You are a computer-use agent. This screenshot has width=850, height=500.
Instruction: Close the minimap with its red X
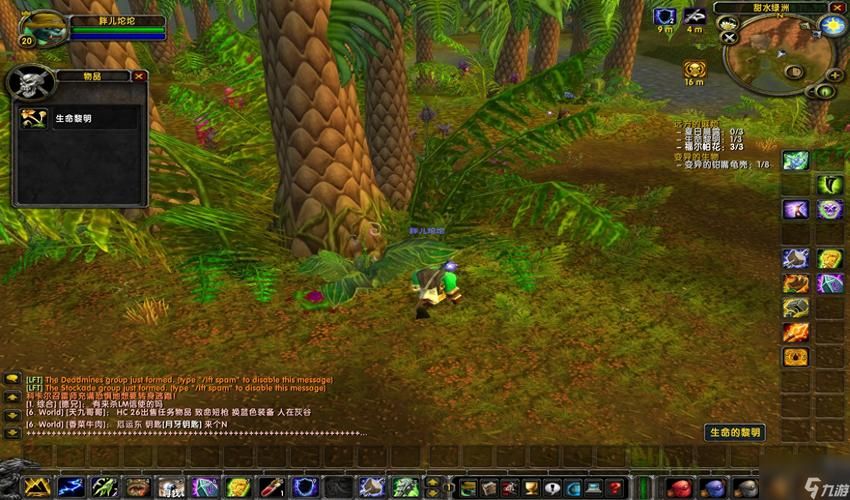[x=836, y=8]
